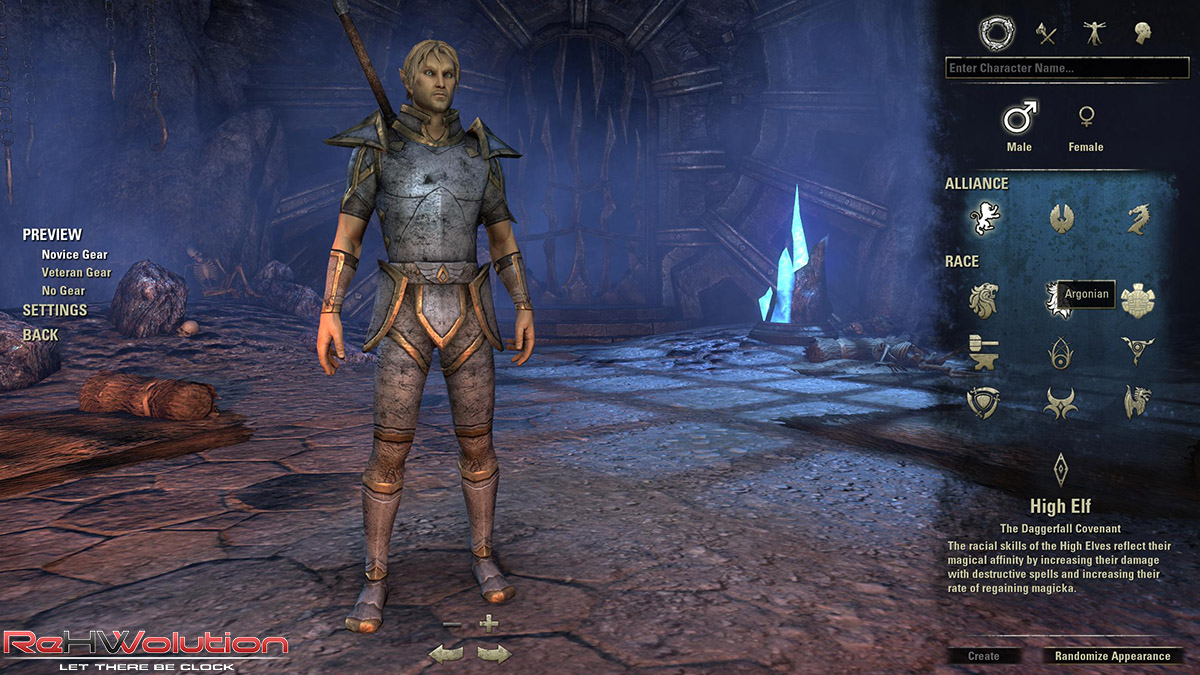Open the crossed axes class tab
The image size is (1200, 675).
point(1046,34)
